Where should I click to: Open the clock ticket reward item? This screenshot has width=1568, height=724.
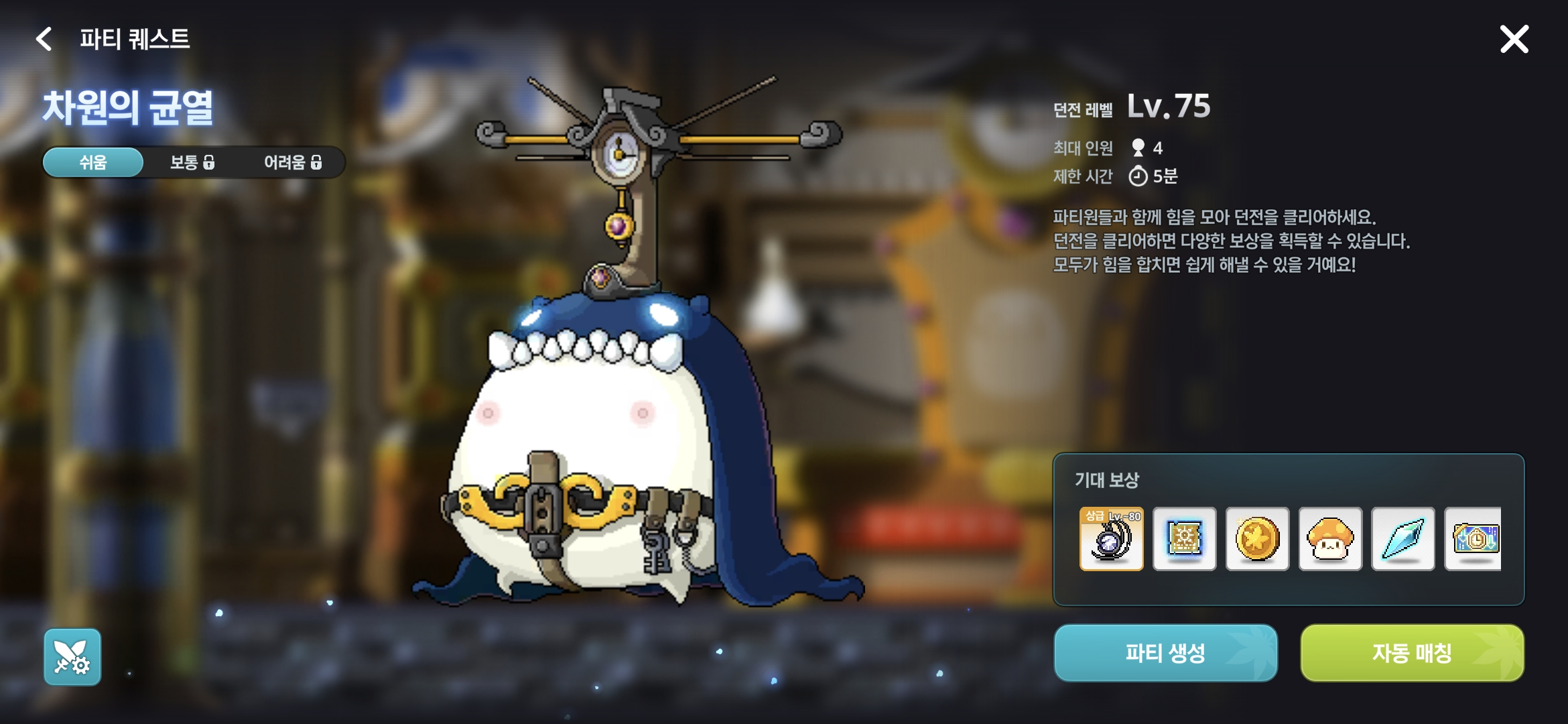pos(1474,539)
